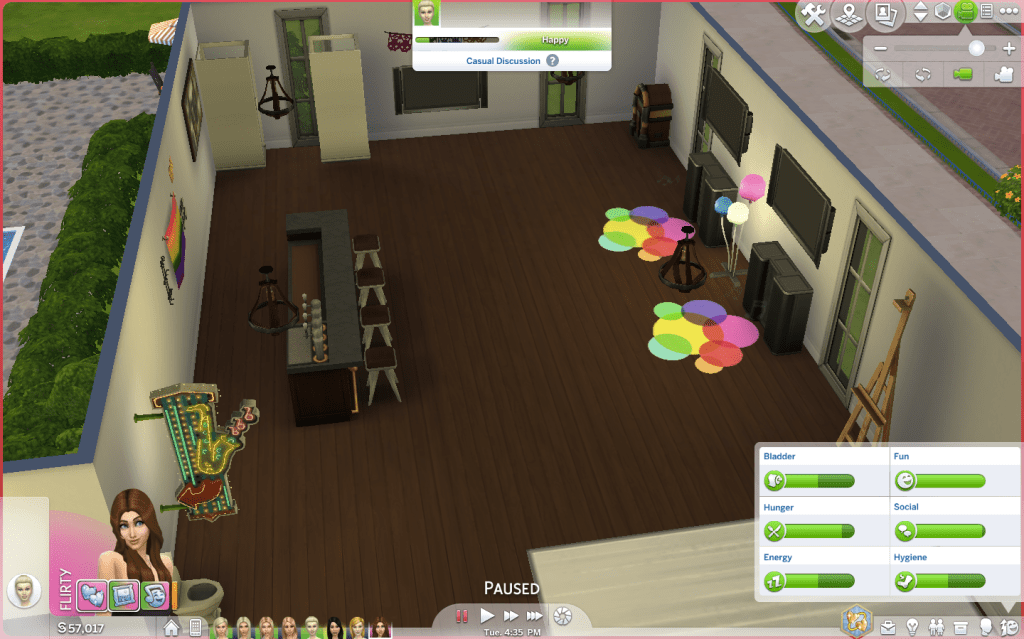
Task: Open the Skills lightbulb panel
Action: pos(912,628)
